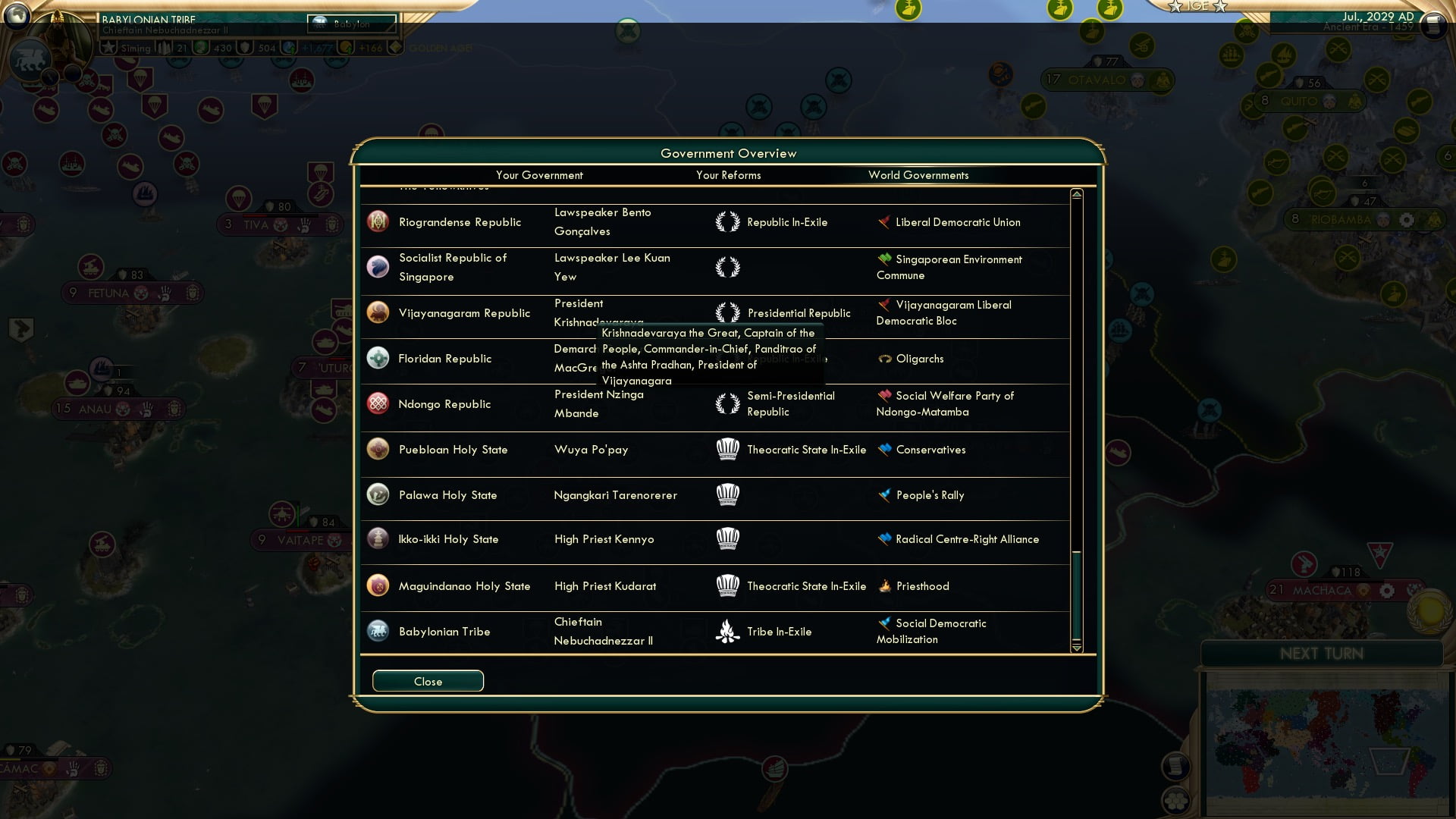1456x819 pixels.
Task: Open the Your Government tab
Action: [539, 175]
